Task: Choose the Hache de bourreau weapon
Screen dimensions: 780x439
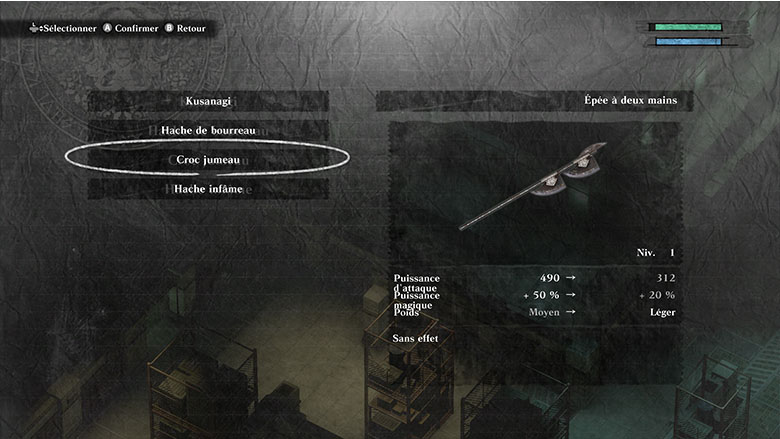Action: coord(208,131)
